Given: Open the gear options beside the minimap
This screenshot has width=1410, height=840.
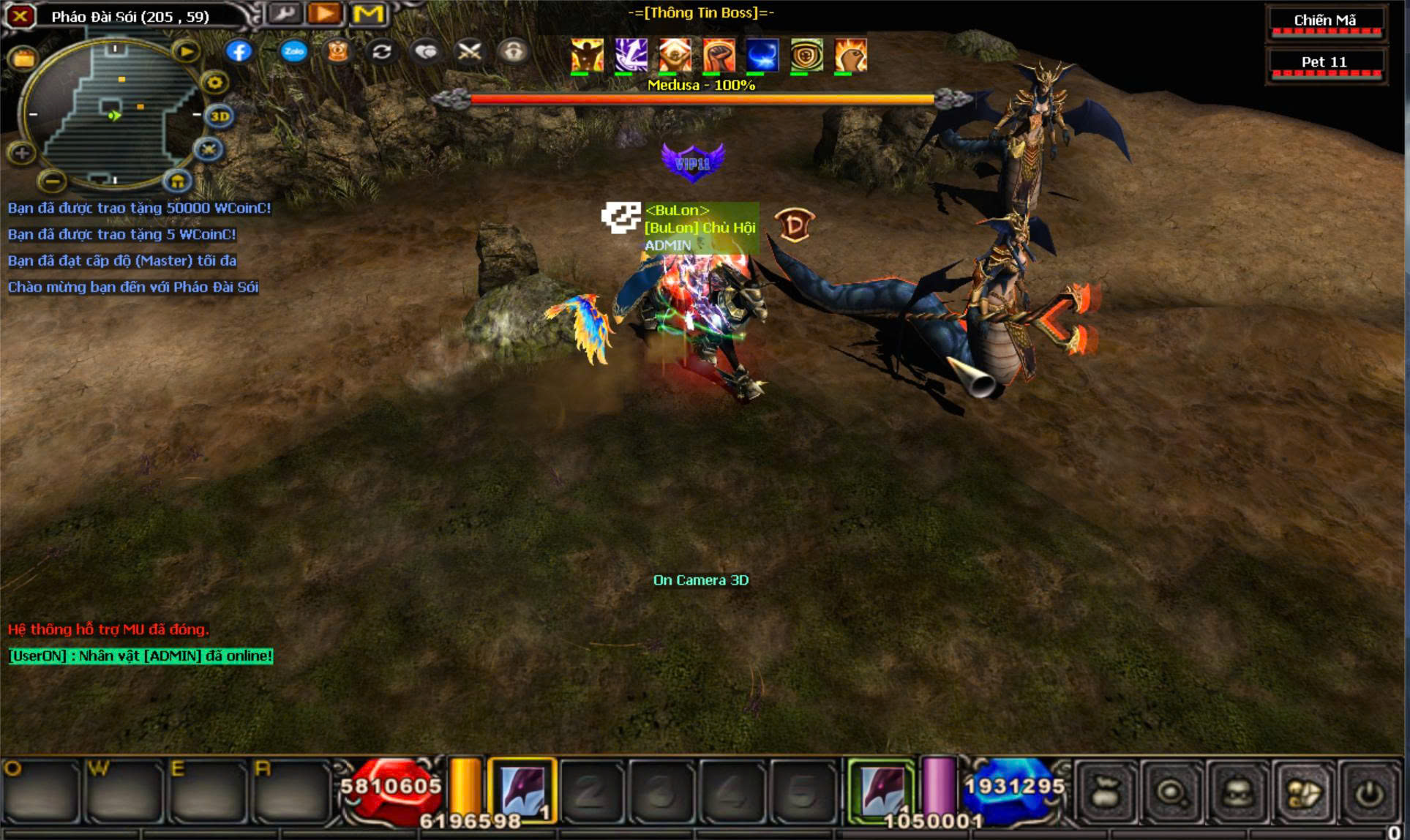Looking at the screenshot, I should tap(214, 83).
